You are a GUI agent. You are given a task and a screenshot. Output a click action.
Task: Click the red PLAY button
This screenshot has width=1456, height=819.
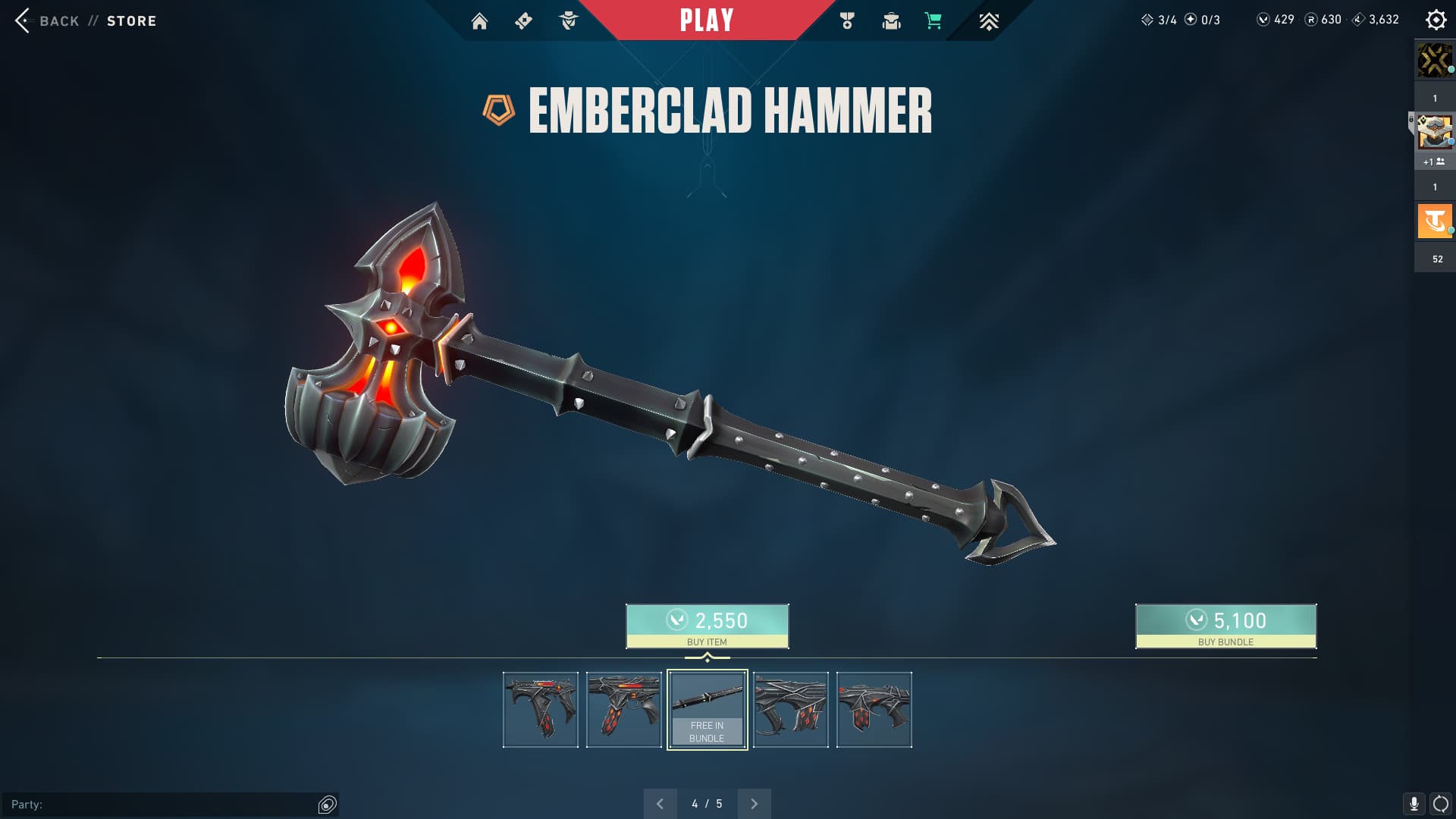coord(706,20)
